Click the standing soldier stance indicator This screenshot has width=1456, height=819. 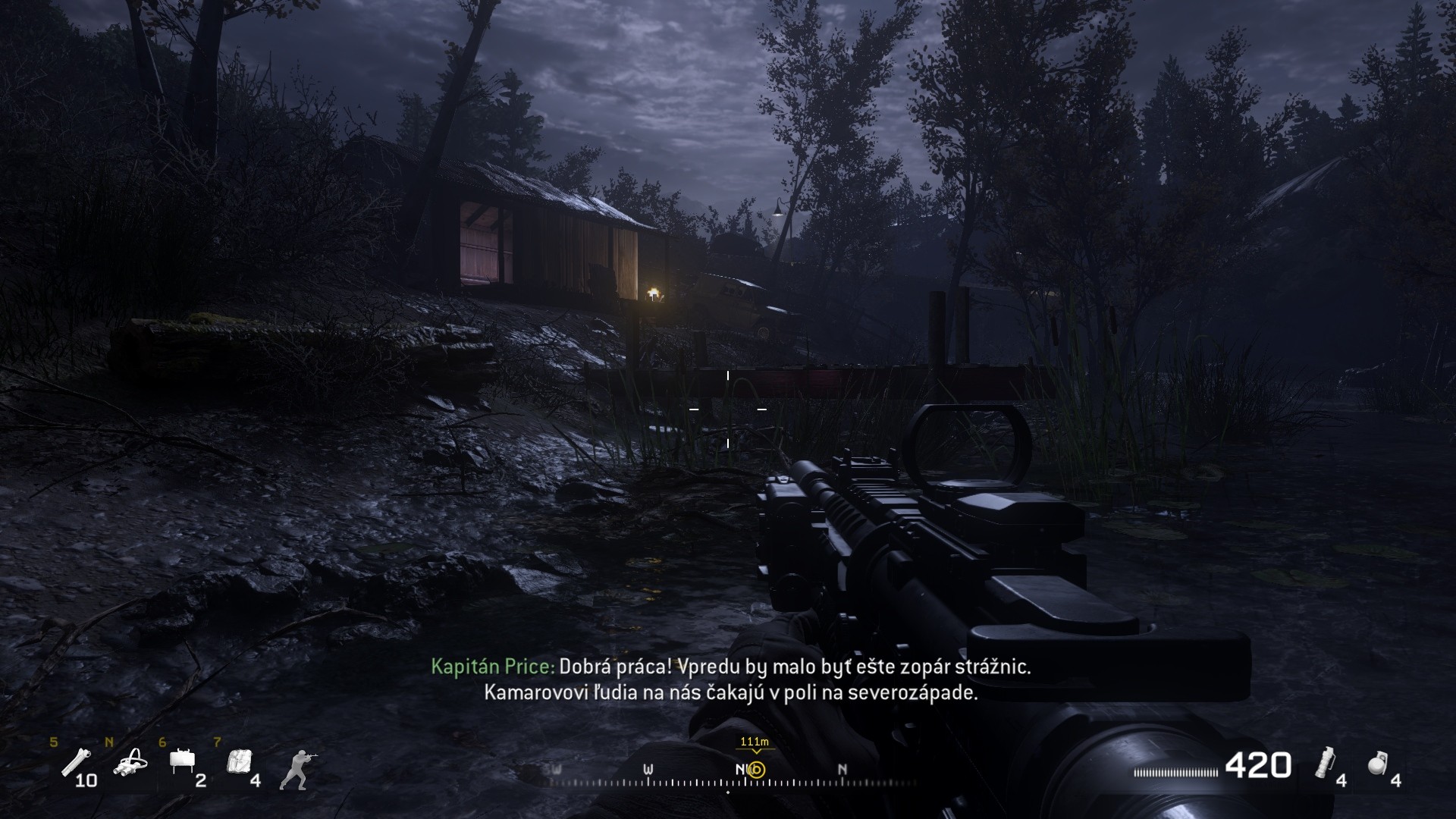tap(297, 769)
